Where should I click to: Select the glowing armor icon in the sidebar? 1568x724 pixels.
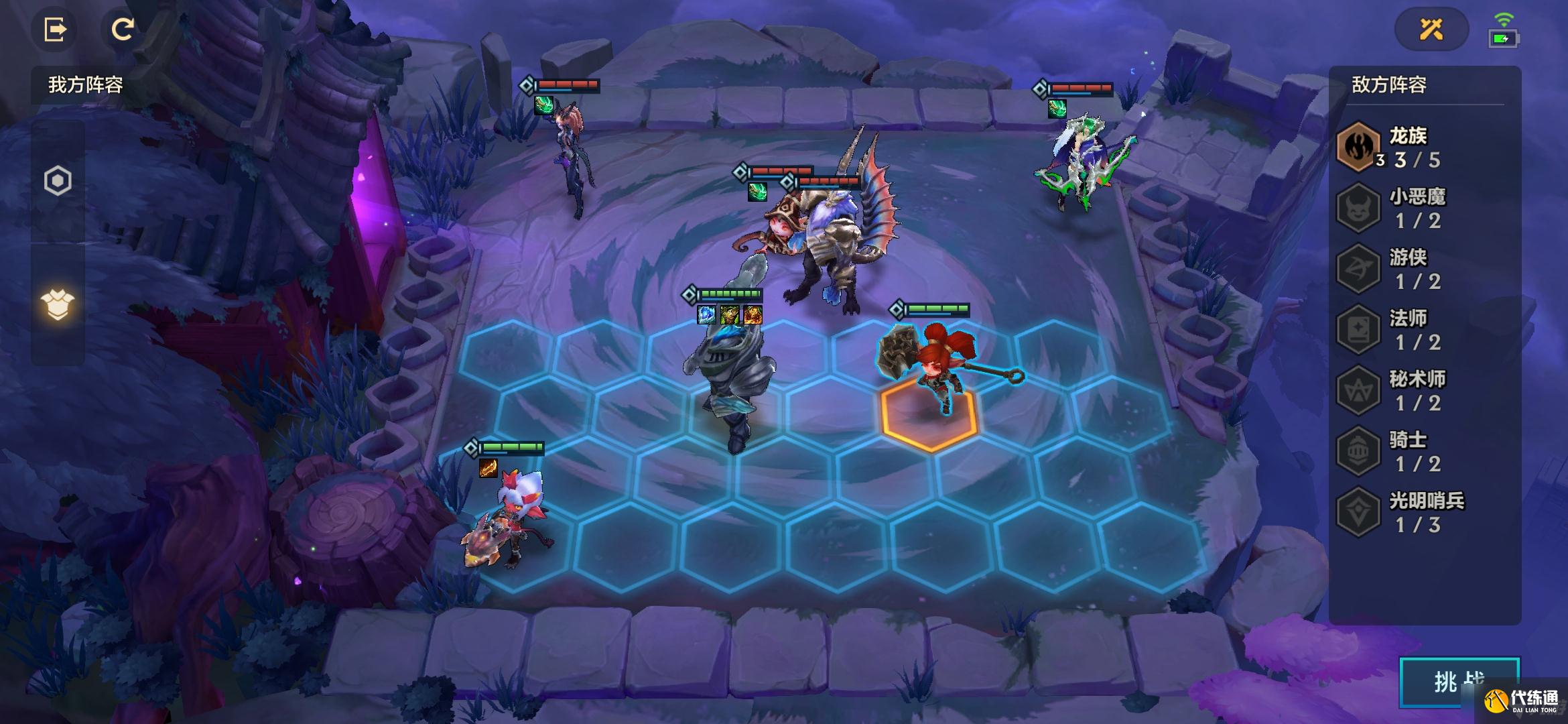tap(58, 305)
